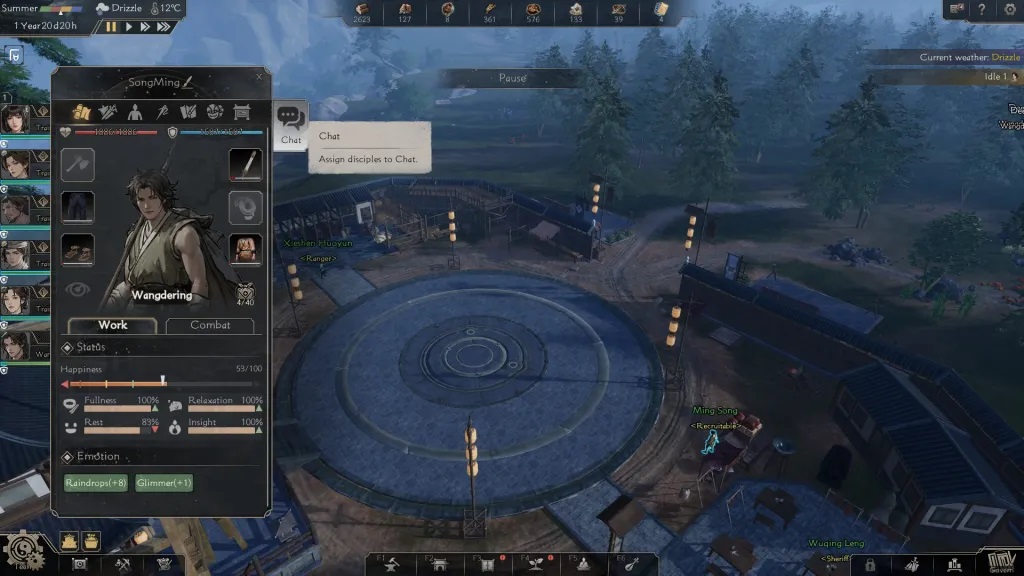Set game speed to double fast-forward
This screenshot has height=576, width=1024.
click(148, 26)
